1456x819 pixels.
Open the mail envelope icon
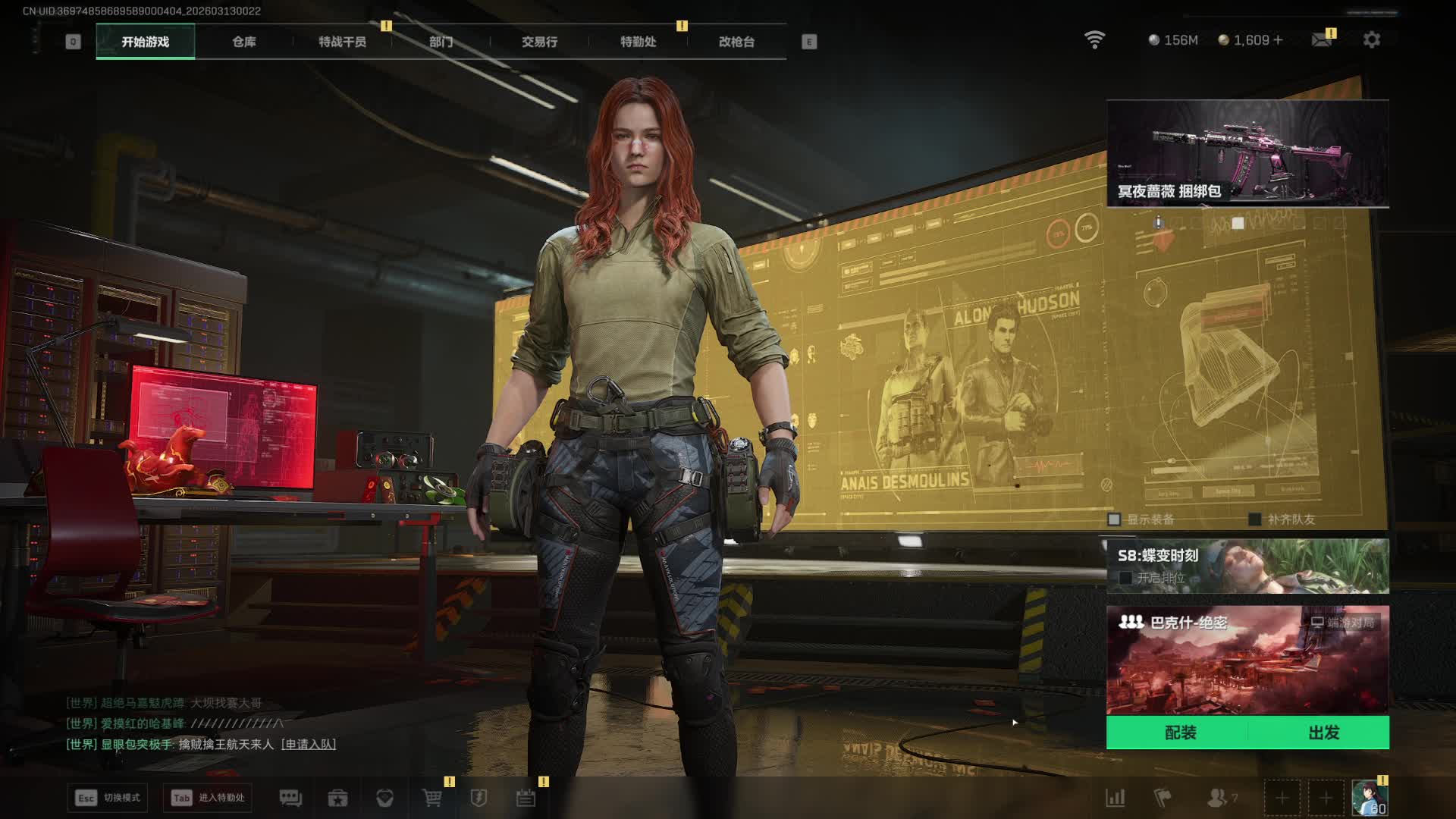click(1321, 40)
